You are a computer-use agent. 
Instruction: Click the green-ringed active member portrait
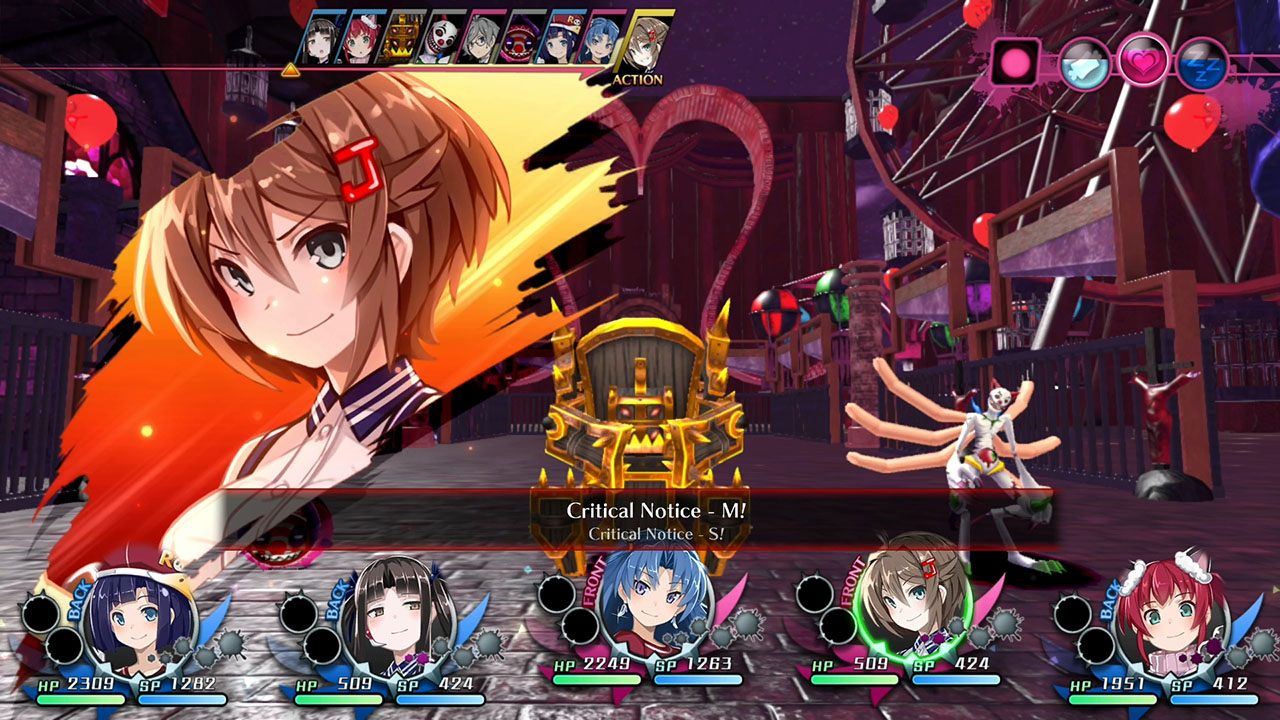click(915, 618)
